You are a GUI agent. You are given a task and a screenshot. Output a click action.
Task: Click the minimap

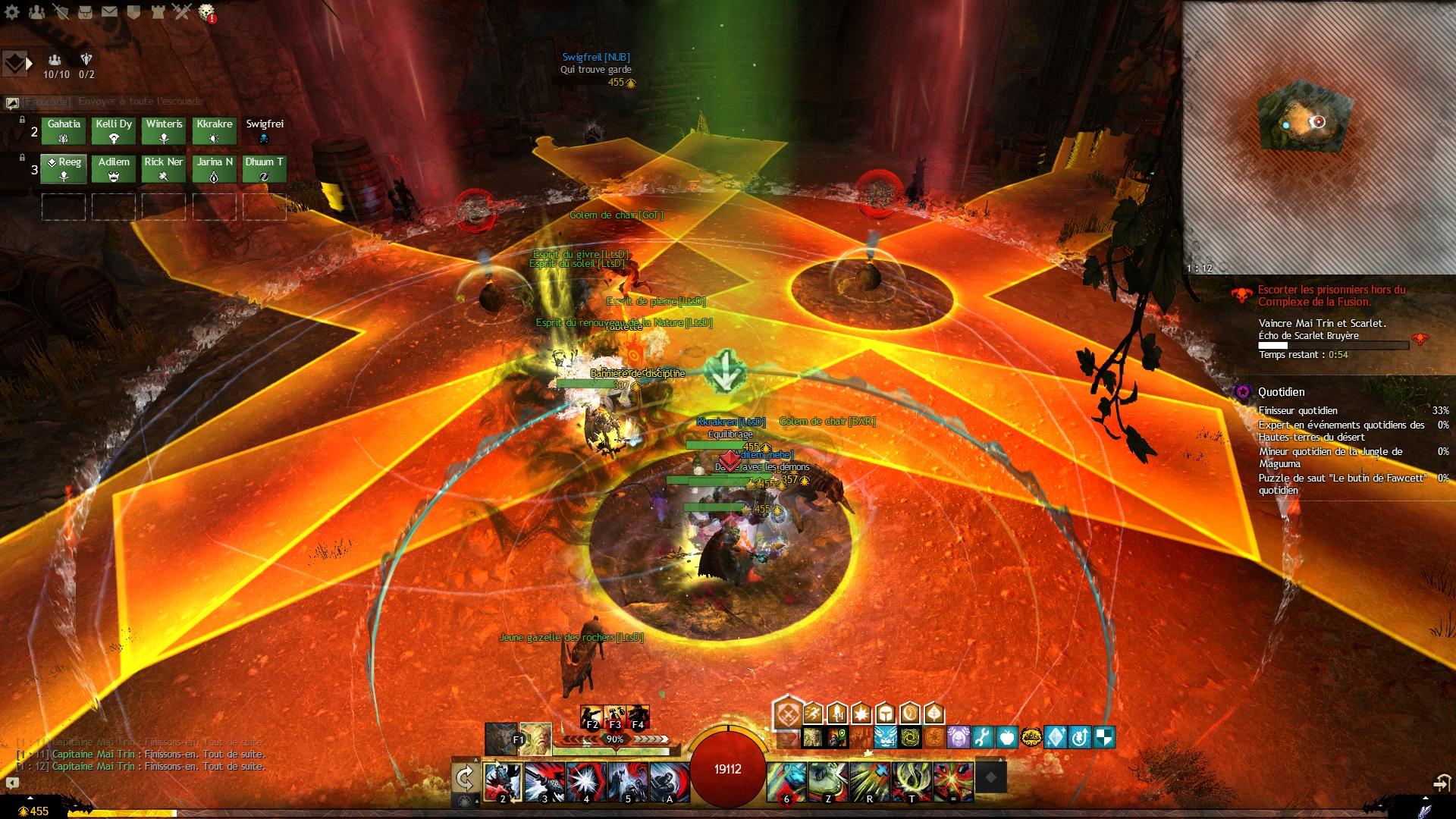tap(1318, 136)
